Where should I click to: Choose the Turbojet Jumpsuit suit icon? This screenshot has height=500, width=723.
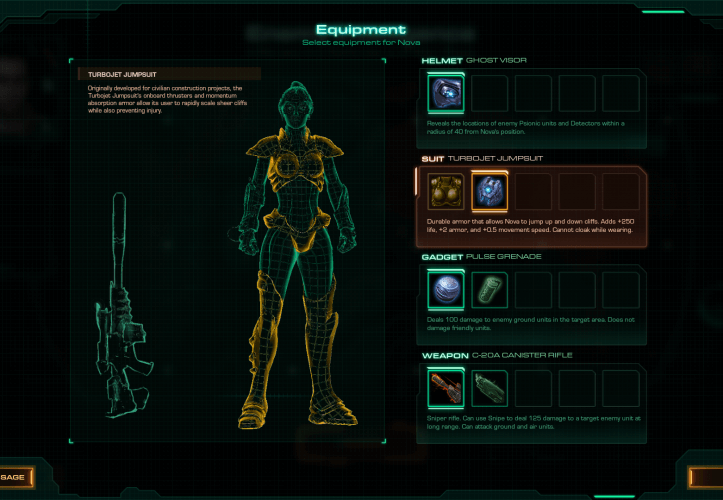coord(489,192)
